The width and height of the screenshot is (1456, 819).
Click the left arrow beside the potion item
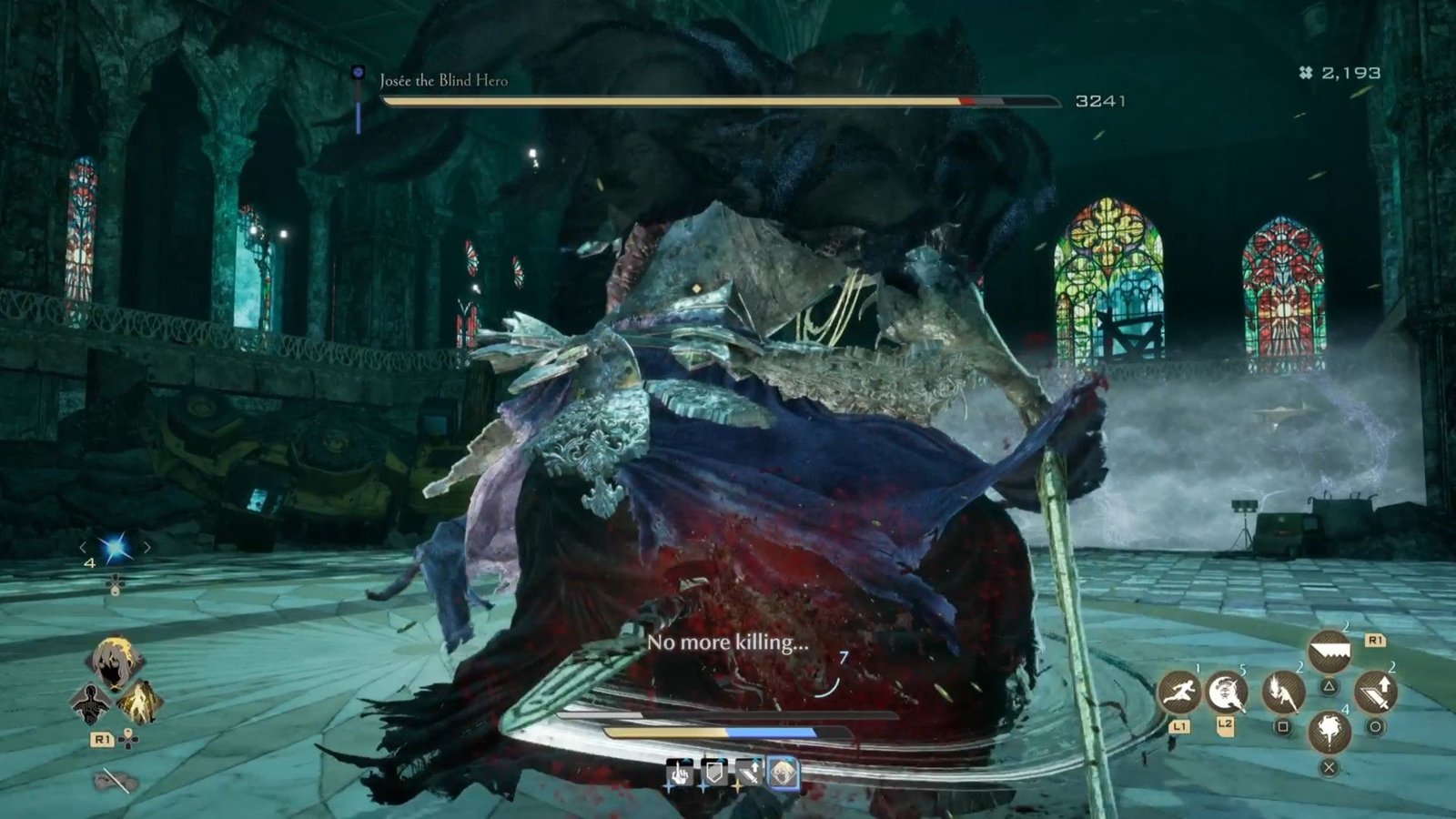click(x=83, y=547)
